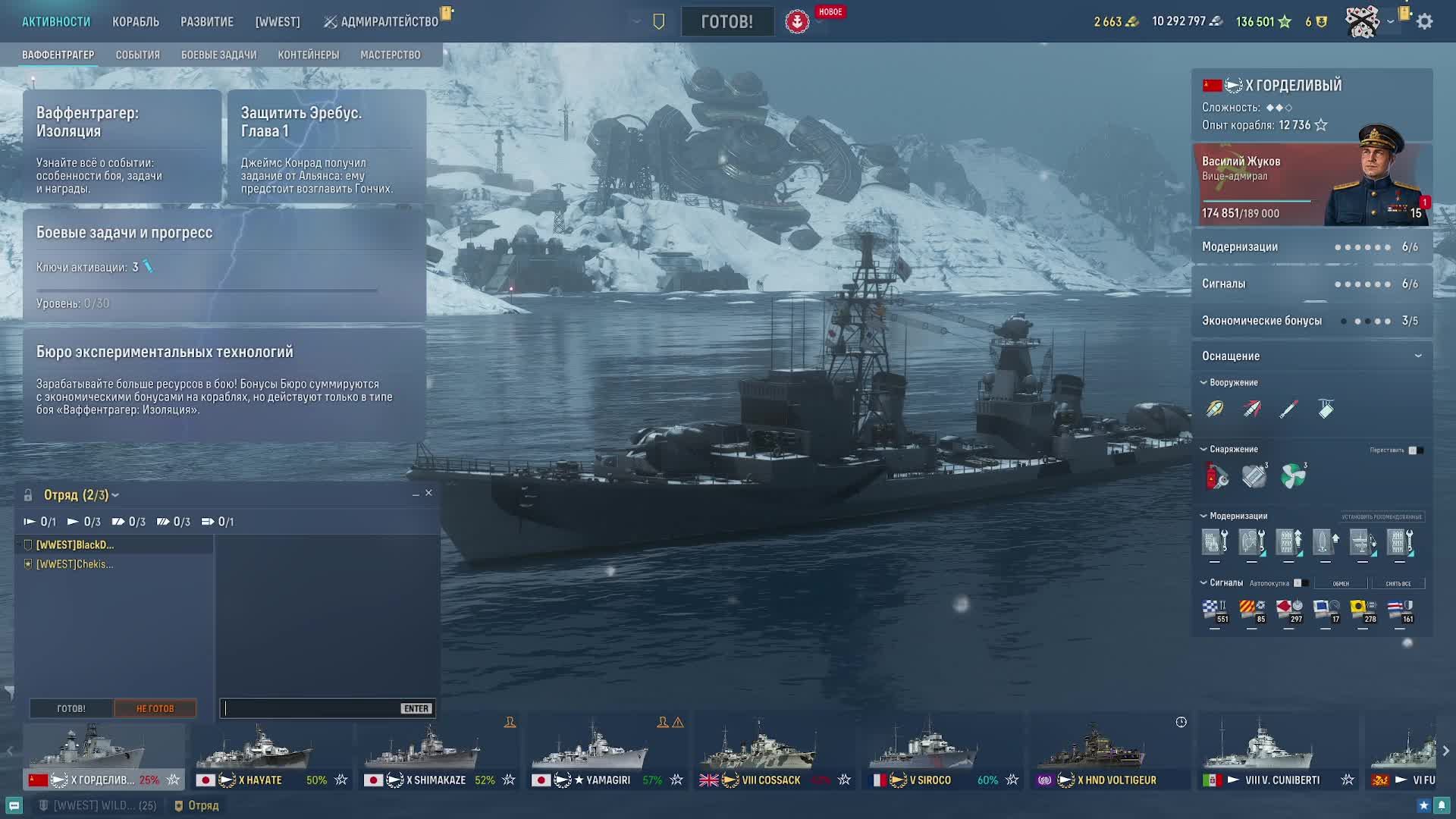Open the Ваффентрагер: Изоляция info card
The height and width of the screenshot is (819, 1456).
point(122,146)
